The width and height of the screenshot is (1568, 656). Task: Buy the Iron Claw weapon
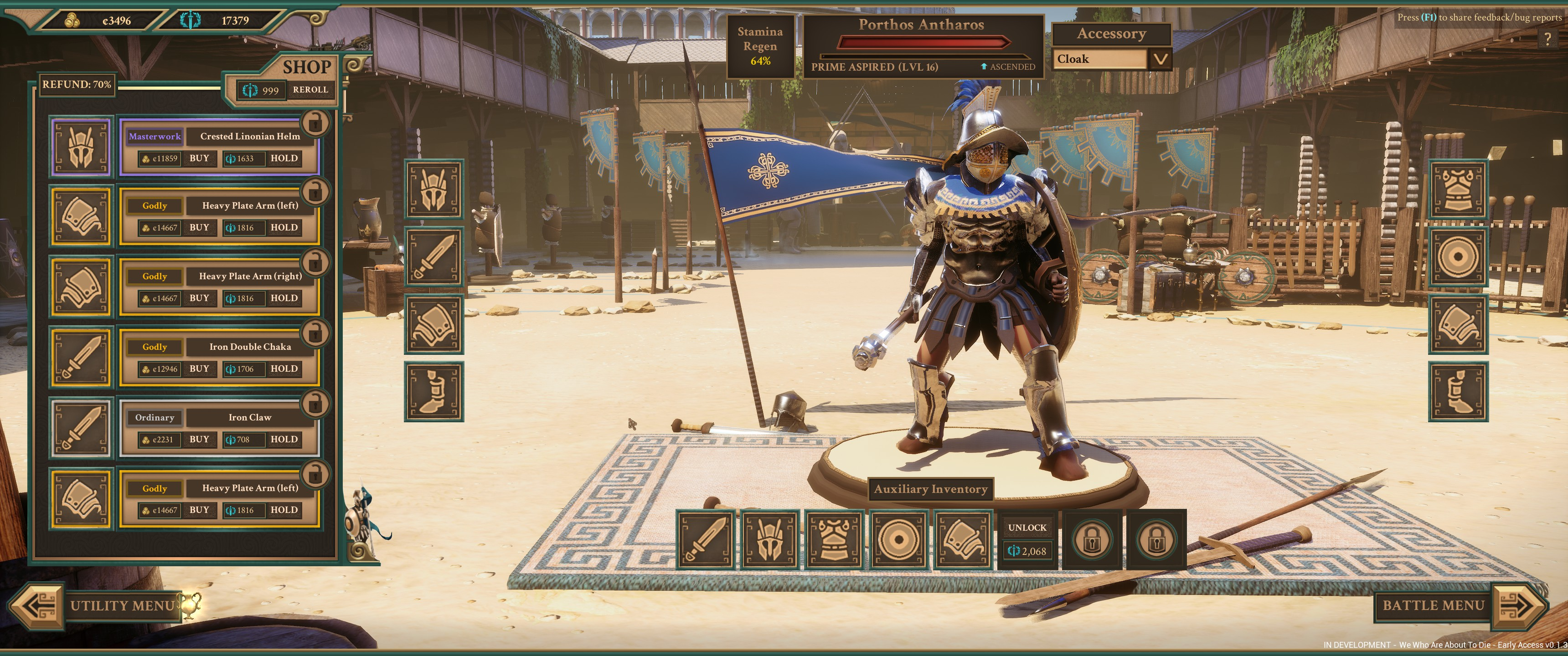point(199,439)
